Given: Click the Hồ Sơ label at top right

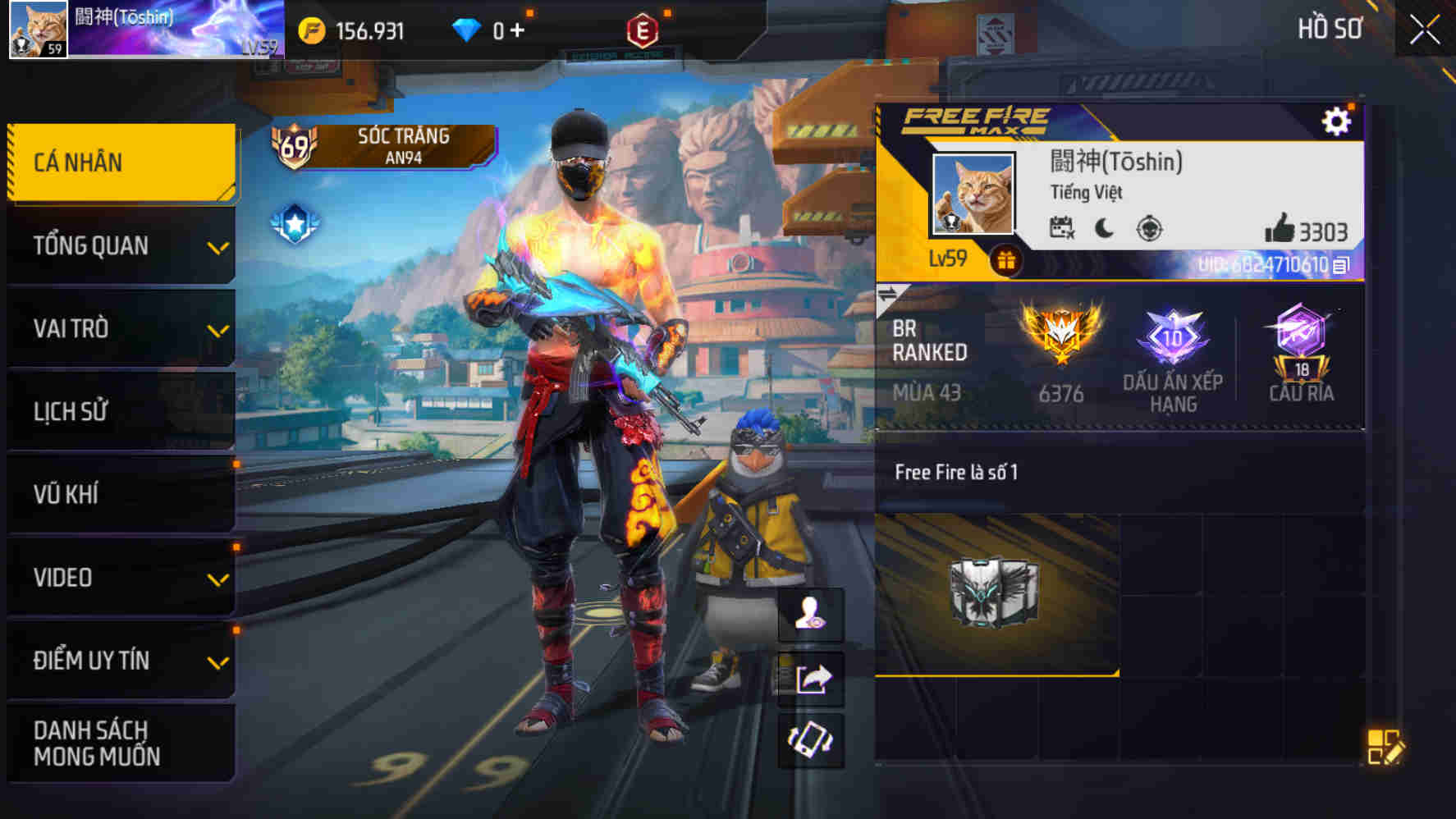Looking at the screenshot, I should 1332,30.
